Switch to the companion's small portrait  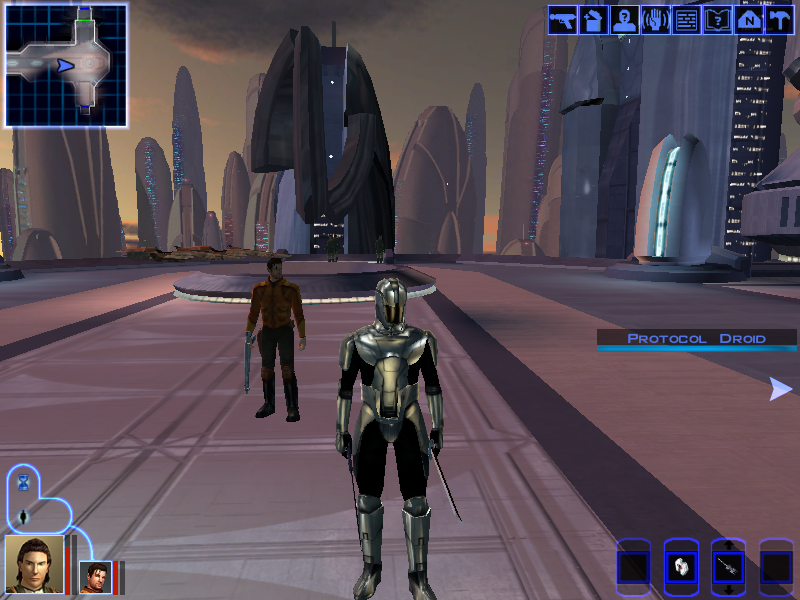[x=94, y=577]
